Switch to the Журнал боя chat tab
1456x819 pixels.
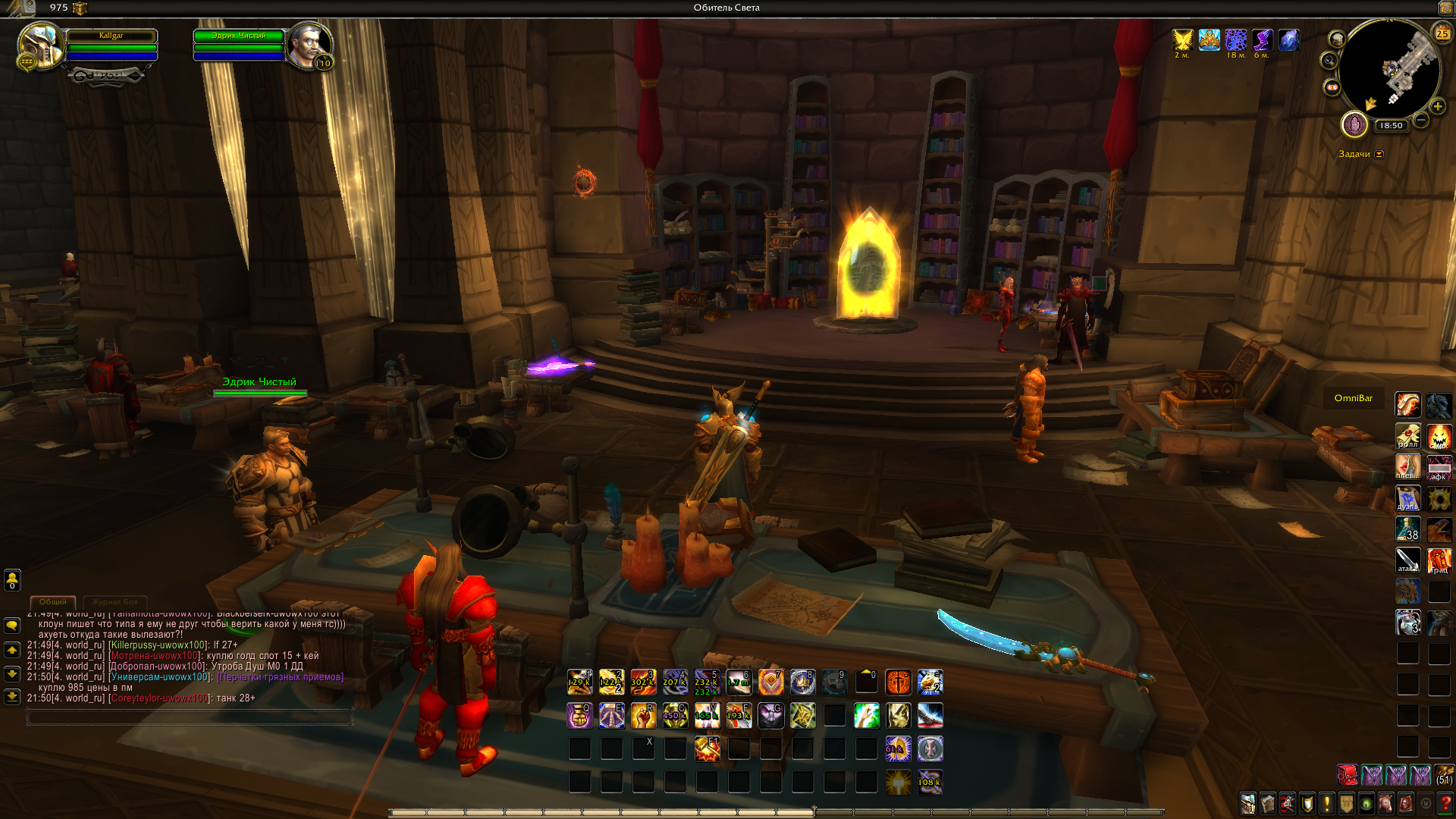coord(115,602)
